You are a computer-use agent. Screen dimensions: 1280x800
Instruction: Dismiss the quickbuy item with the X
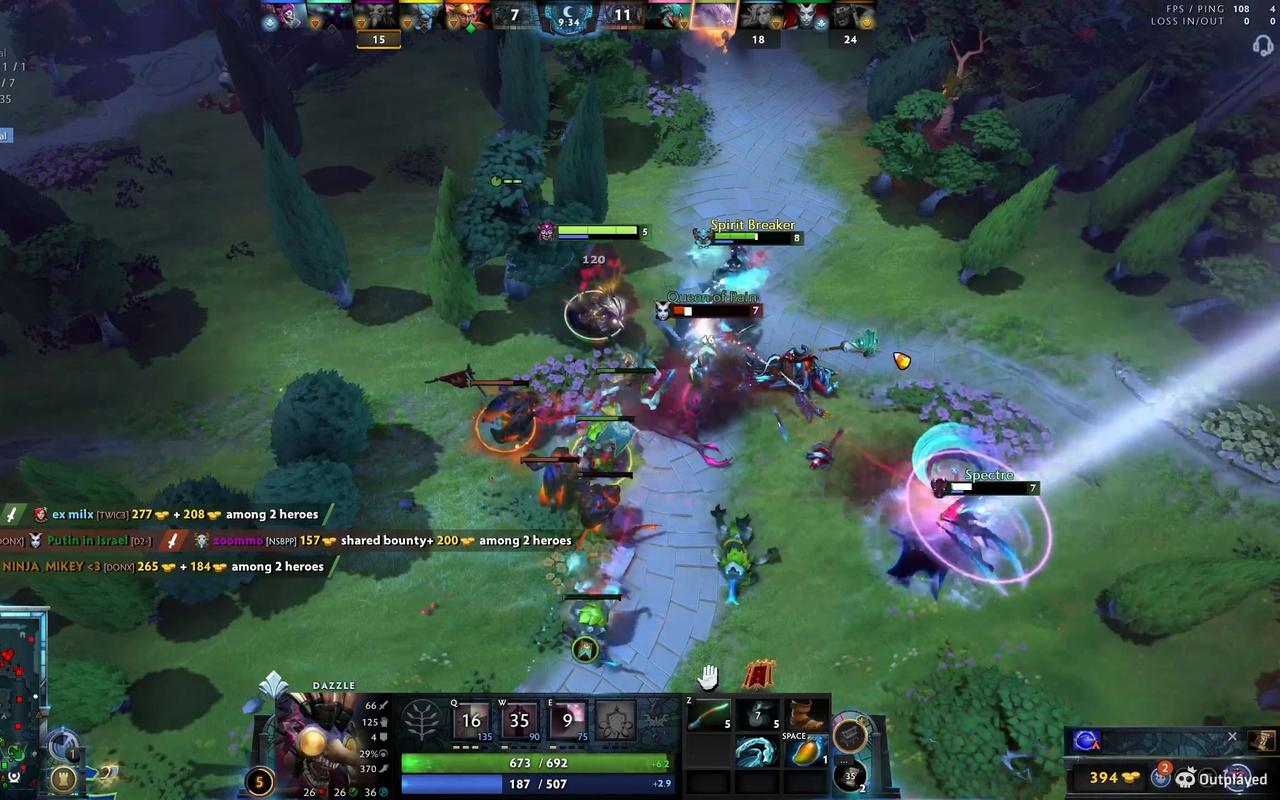tap(1233, 736)
